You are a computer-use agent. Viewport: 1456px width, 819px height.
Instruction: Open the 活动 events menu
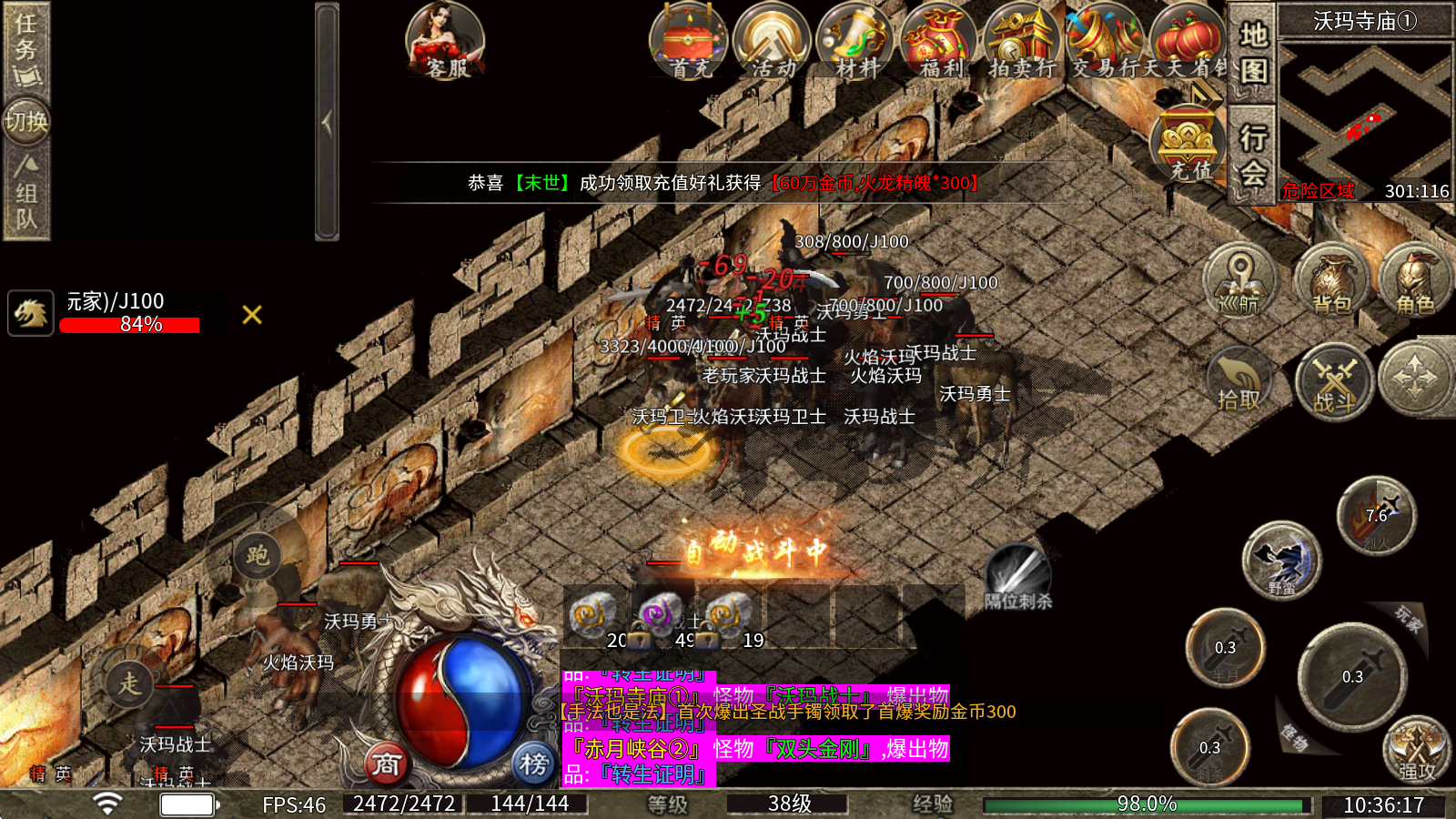click(773, 41)
